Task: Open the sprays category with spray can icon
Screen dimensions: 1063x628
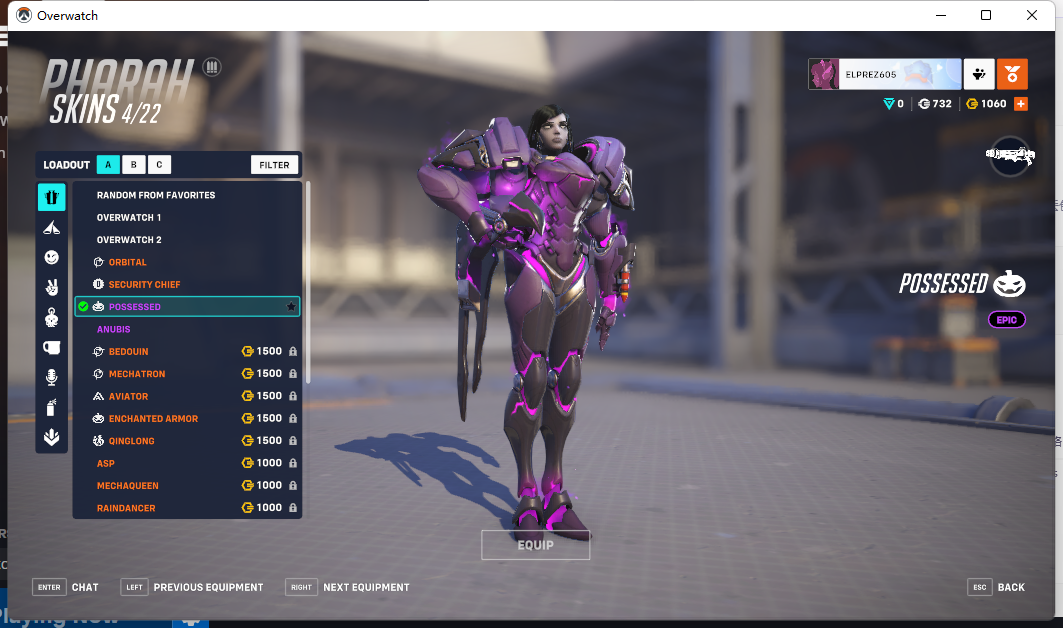Action: [52, 407]
